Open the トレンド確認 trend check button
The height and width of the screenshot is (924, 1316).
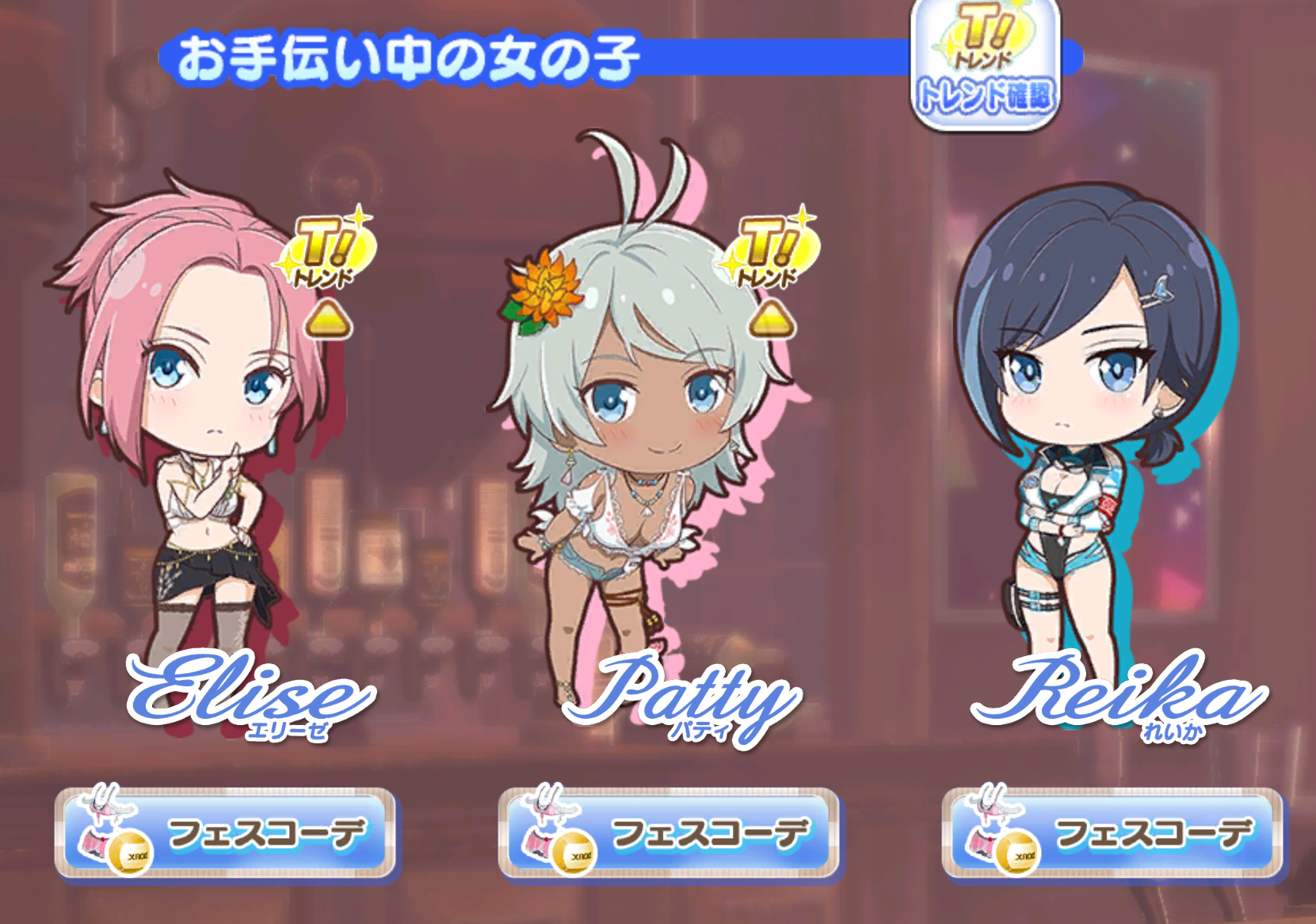[985, 65]
